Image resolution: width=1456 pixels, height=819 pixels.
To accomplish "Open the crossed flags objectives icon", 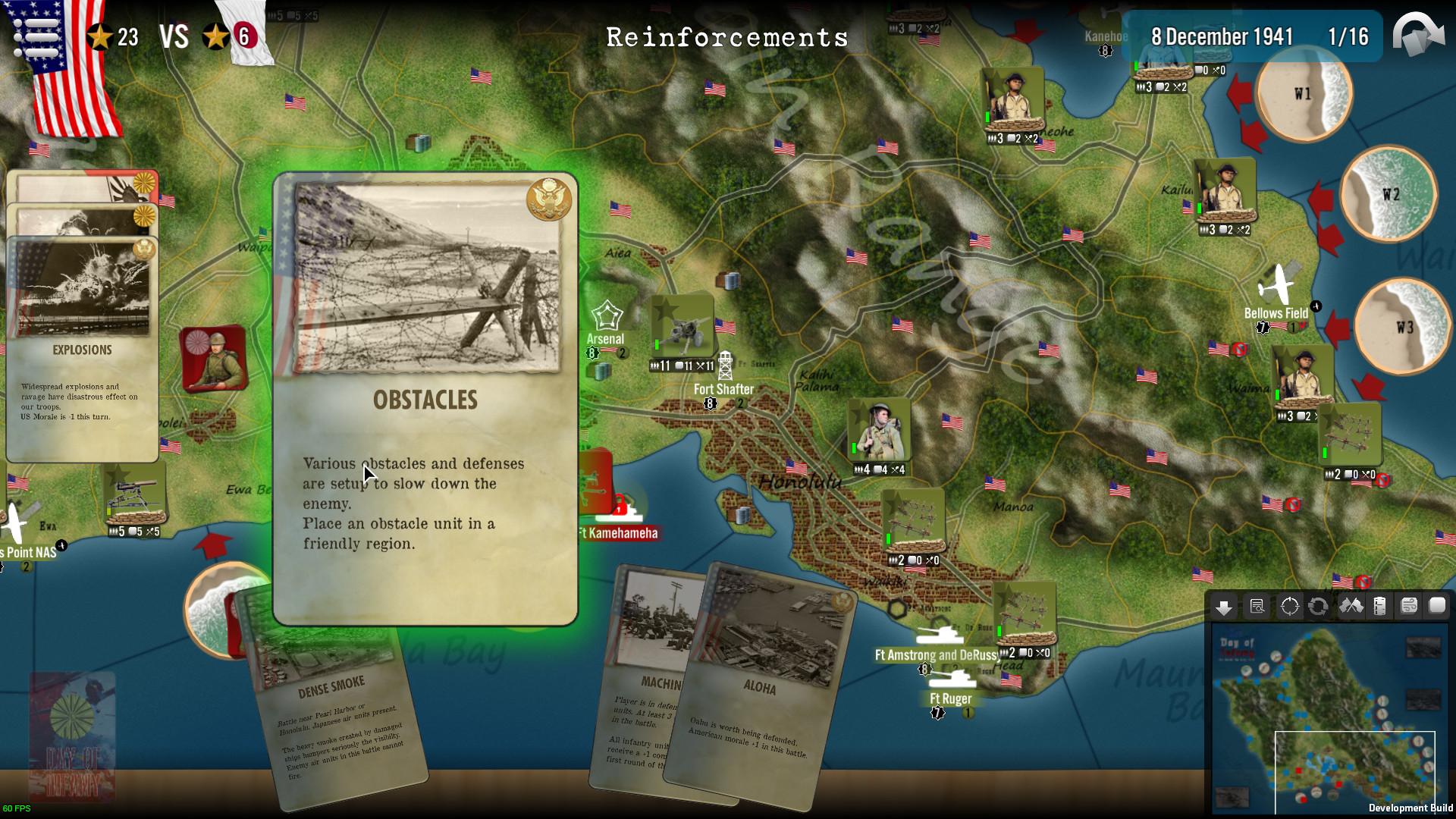I will 1350,607.
